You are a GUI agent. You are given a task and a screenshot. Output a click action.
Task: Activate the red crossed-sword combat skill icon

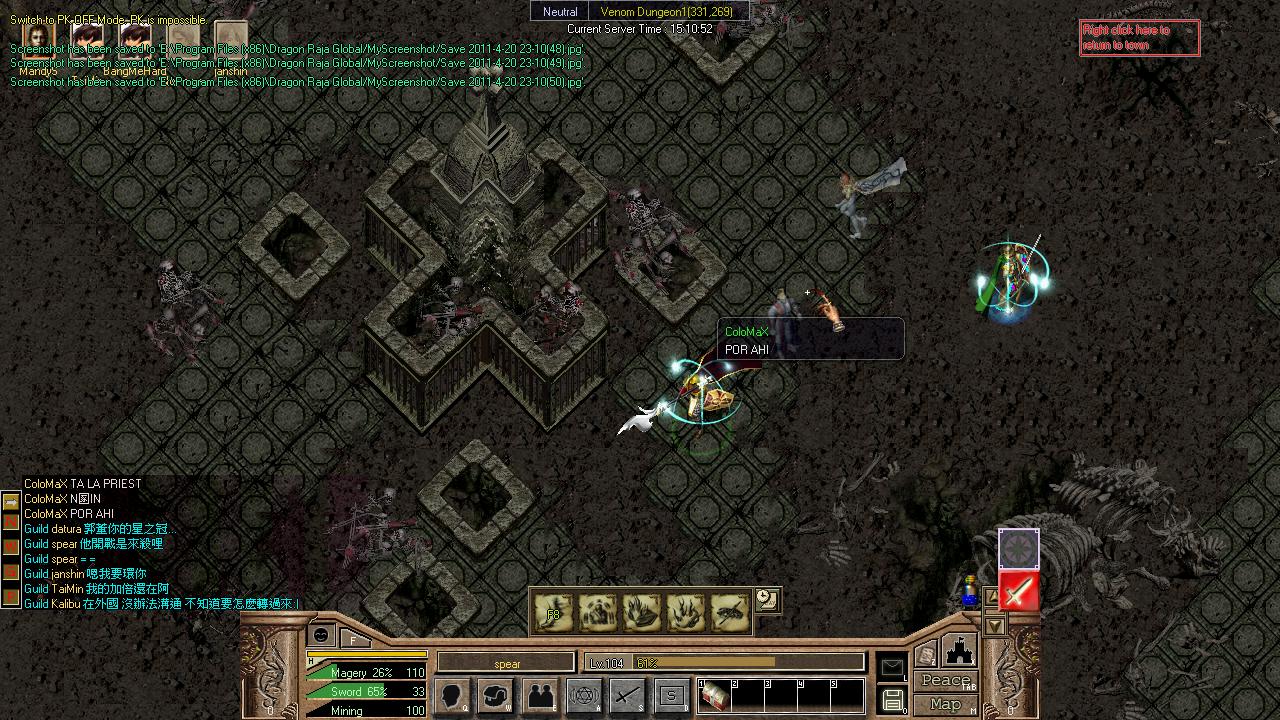(x=1018, y=592)
